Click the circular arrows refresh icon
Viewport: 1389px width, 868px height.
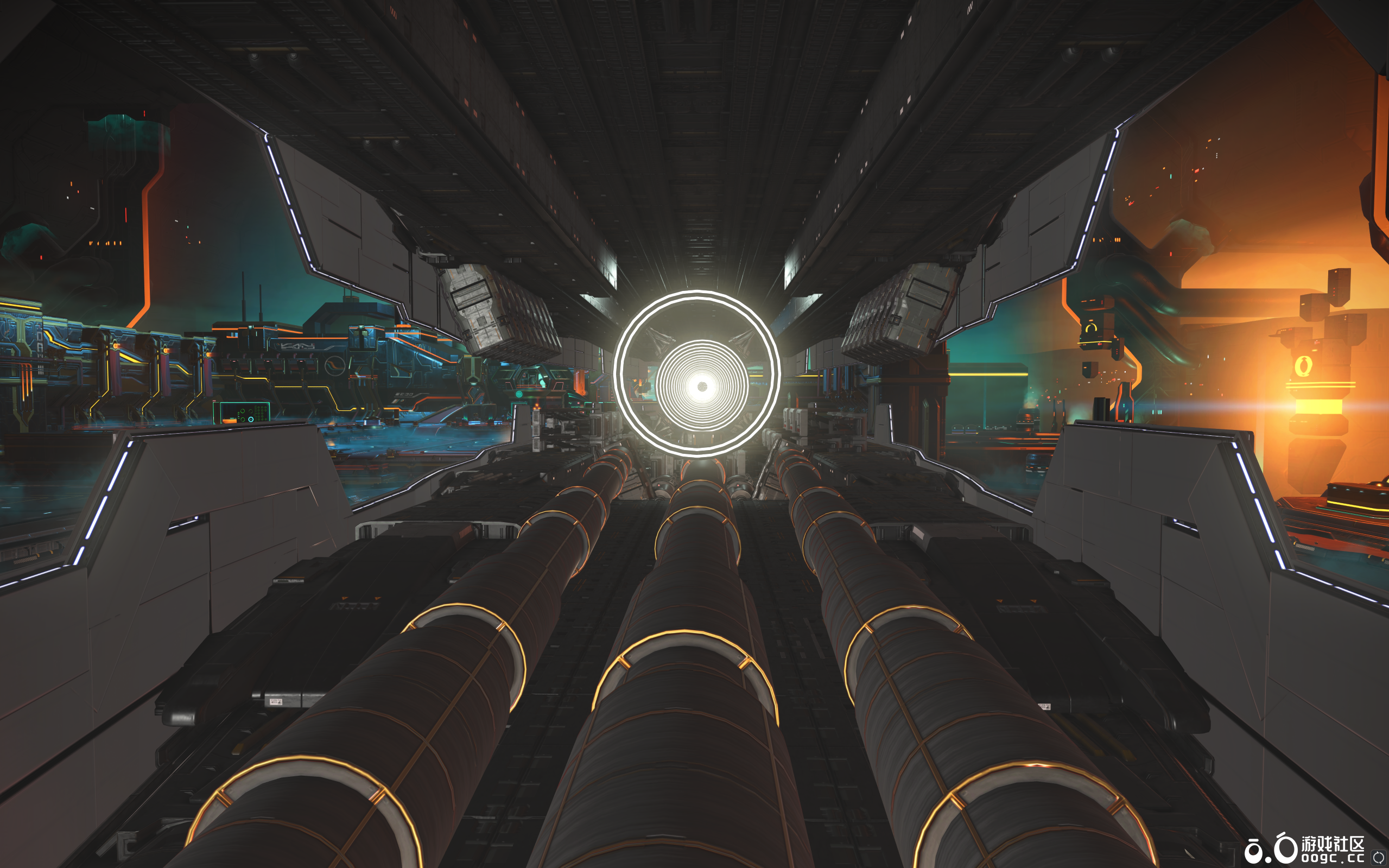point(1378,857)
